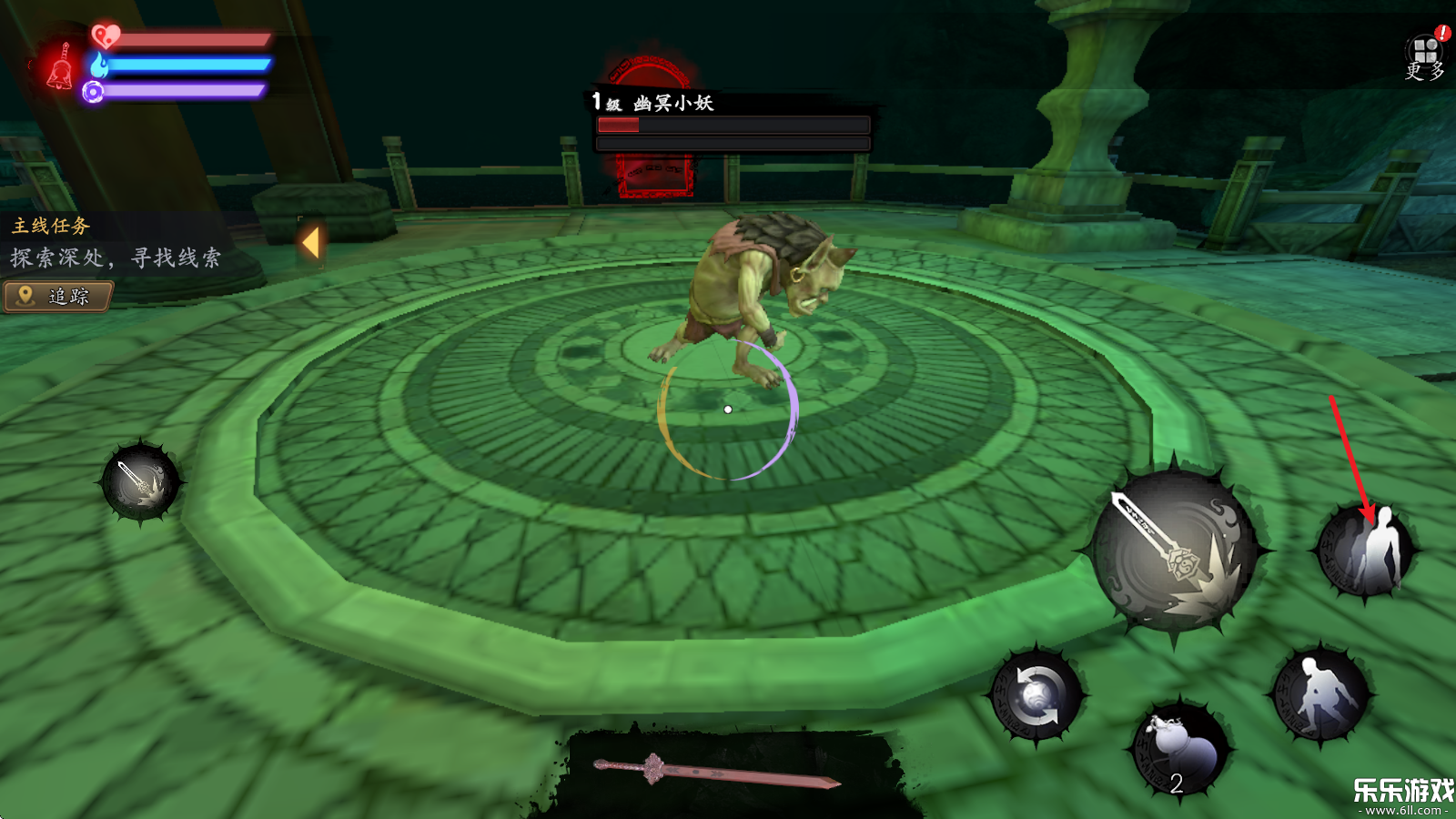The width and height of the screenshot is (1456, 819).
Task: Select the sword weapon bar at bottom
Action: point(718,772)
